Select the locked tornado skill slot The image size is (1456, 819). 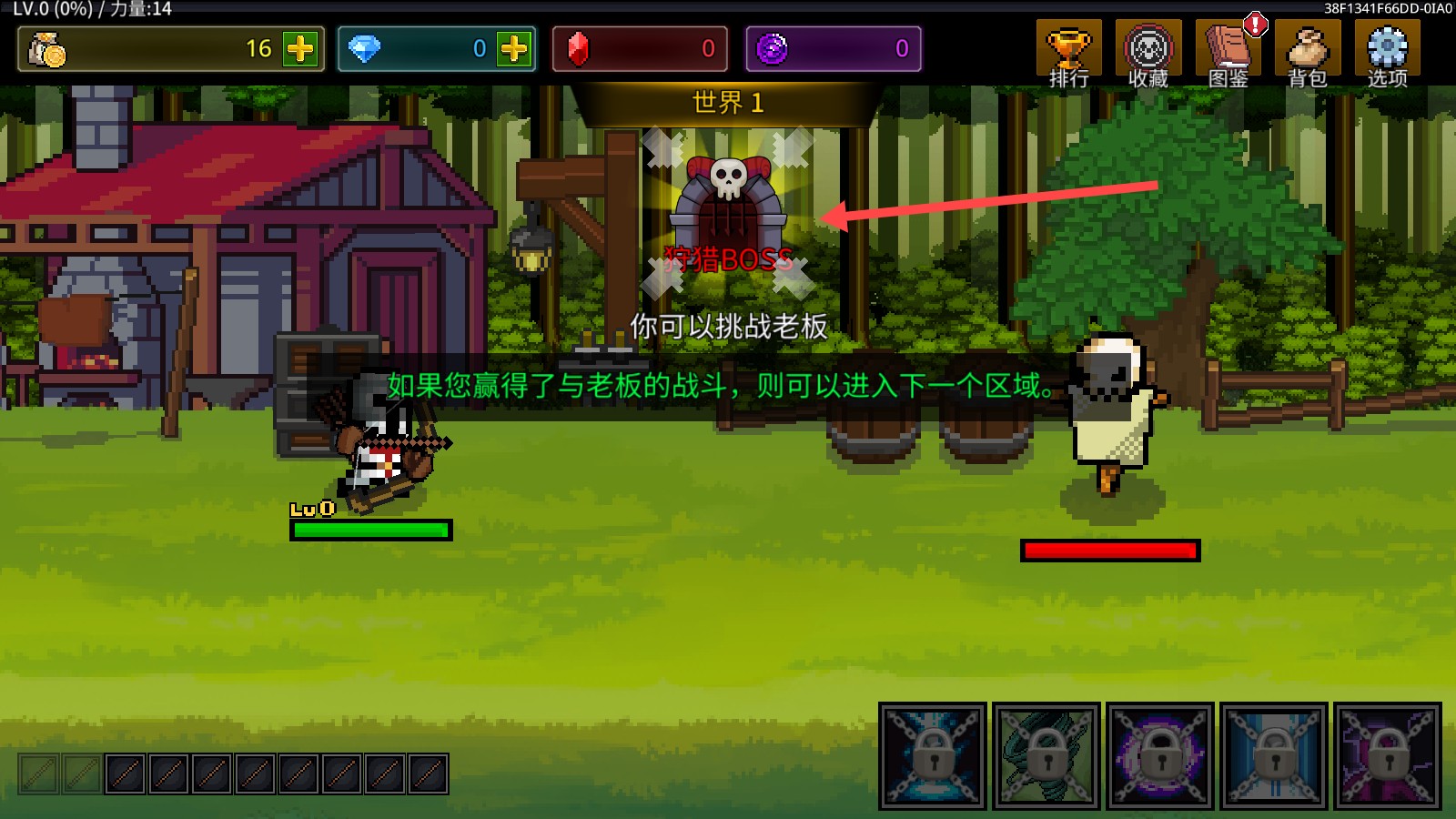pos(1046,755)
